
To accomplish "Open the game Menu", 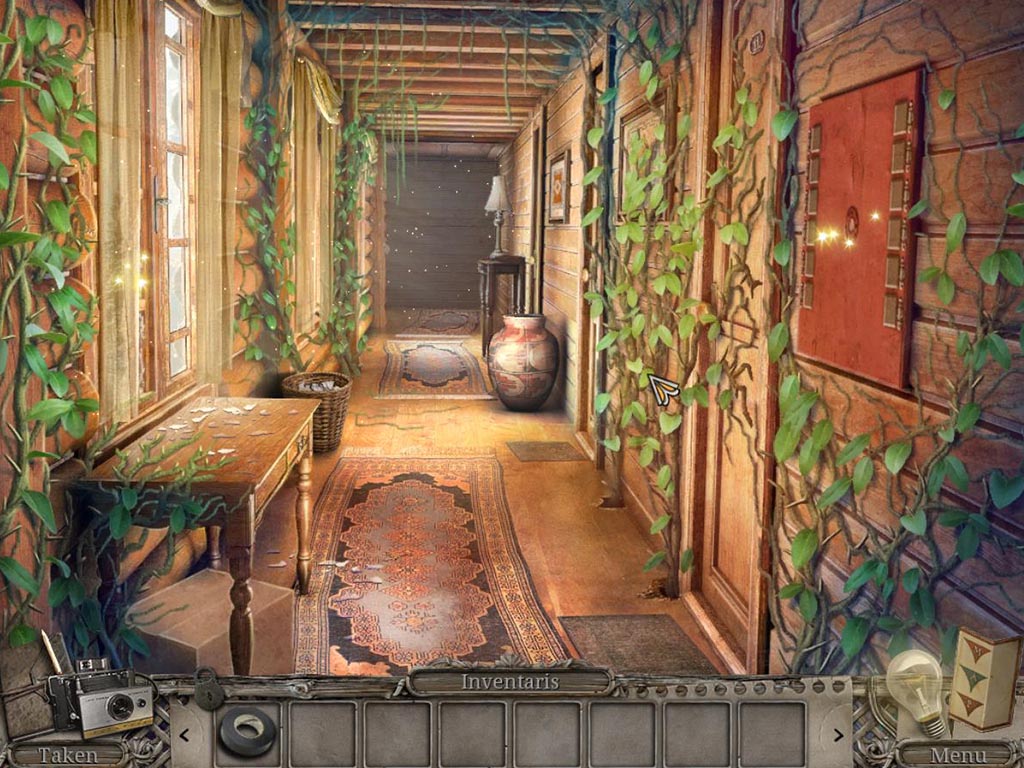I will (x=957, y=755).
